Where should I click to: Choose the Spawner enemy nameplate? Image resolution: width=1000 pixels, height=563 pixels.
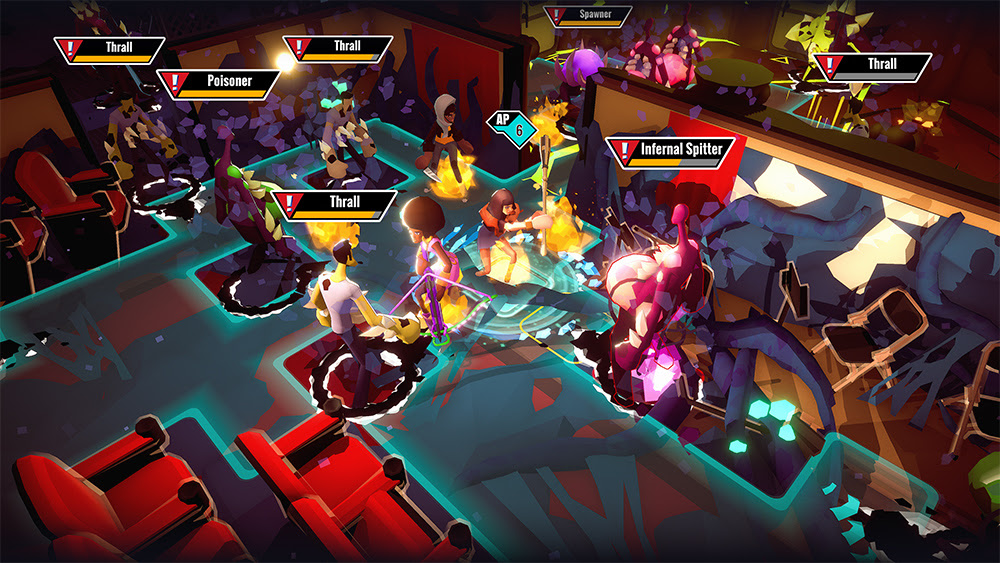point(589,16)
